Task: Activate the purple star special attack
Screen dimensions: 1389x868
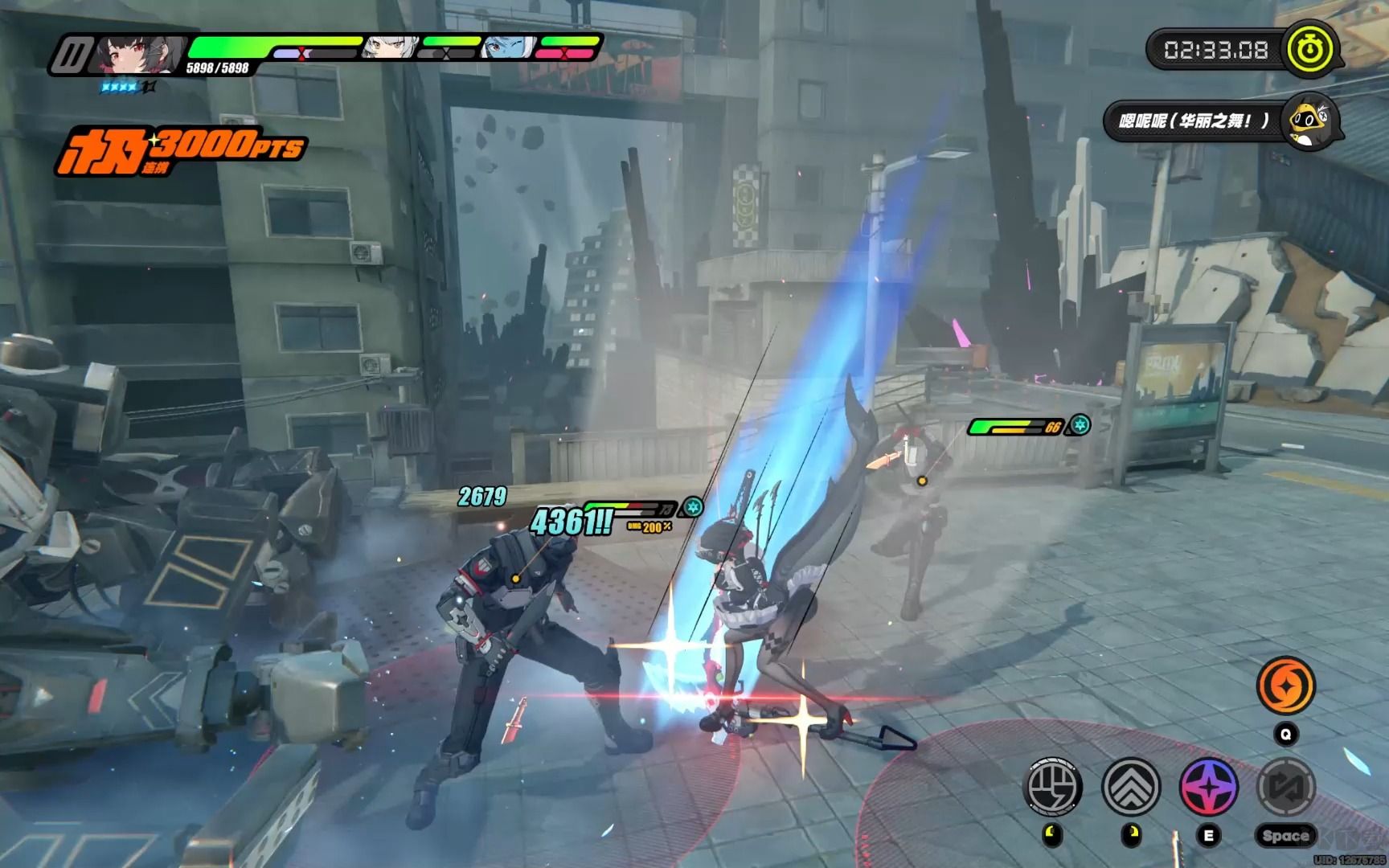Action: (x=1208, y=786)
